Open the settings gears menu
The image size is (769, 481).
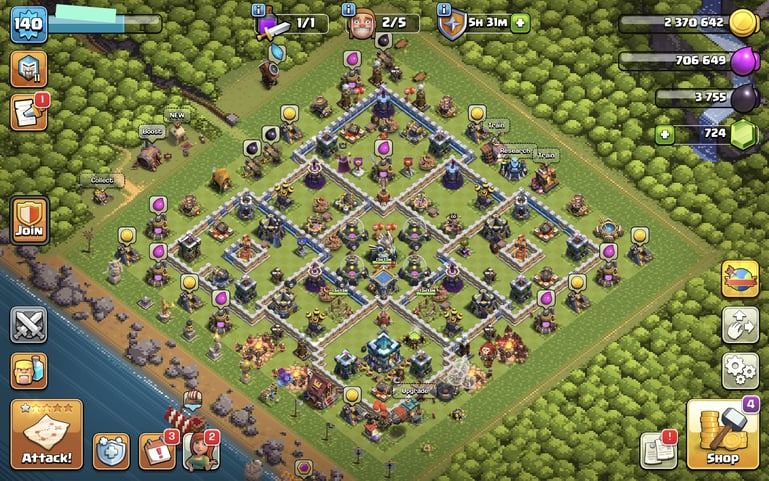point(739,370)
